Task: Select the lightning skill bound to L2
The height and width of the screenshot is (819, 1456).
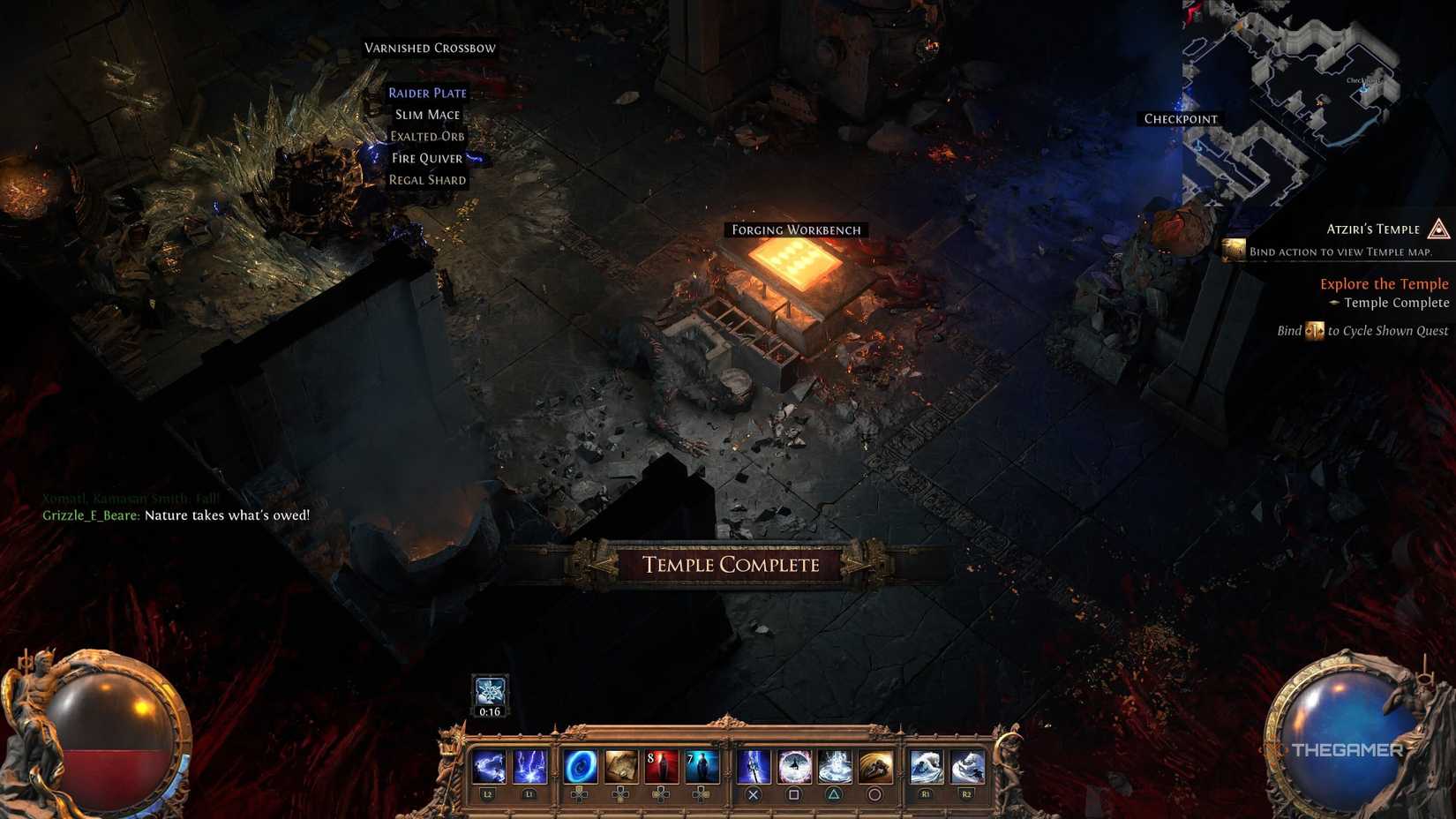Action: [488, 766]
